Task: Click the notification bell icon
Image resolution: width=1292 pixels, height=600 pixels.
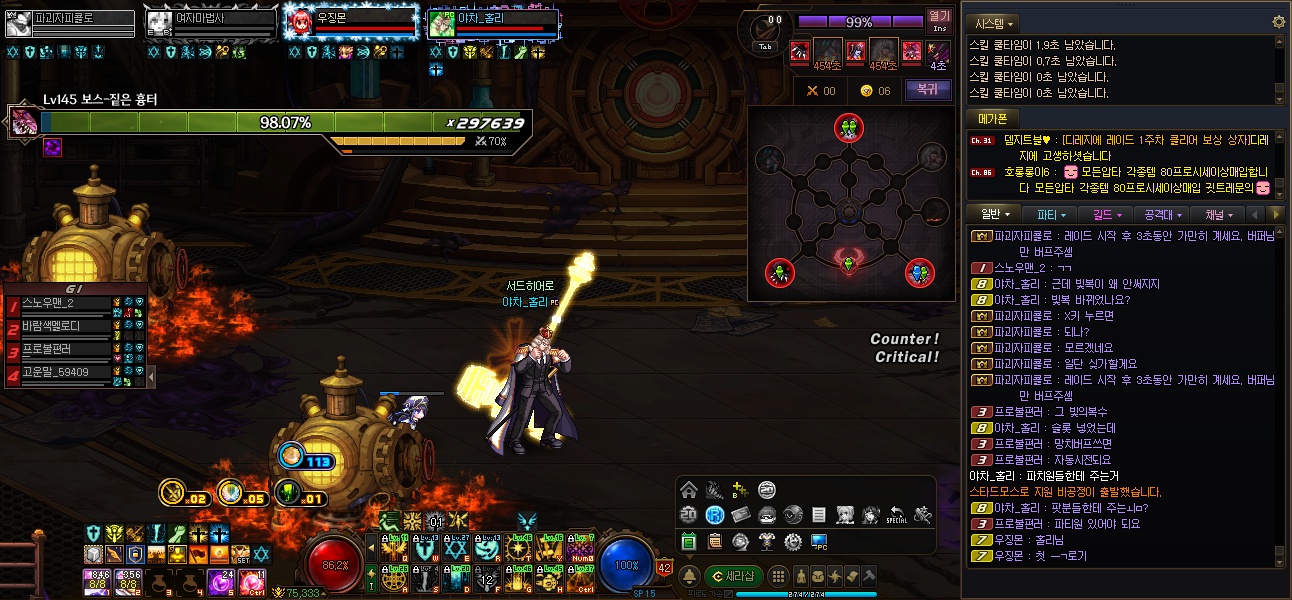Action: pyautogui.click(x=689, y=576)
